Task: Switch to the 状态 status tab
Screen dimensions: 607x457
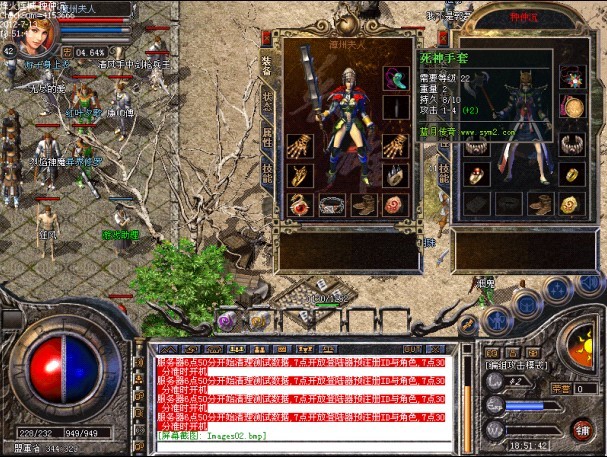Action: 267,102
